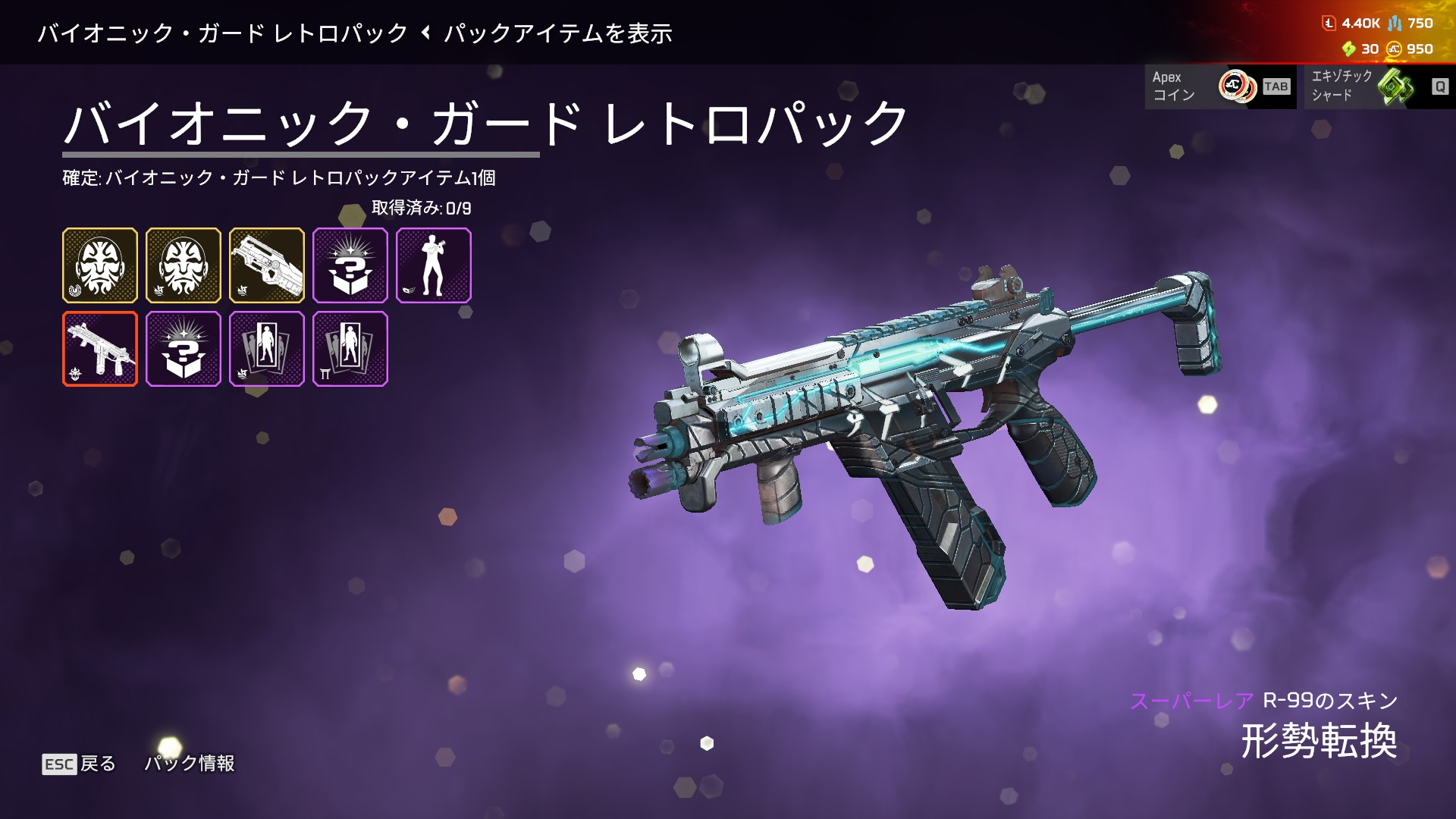
Task: Open パック情報 pack details
Action: click(x=190, y=763)
